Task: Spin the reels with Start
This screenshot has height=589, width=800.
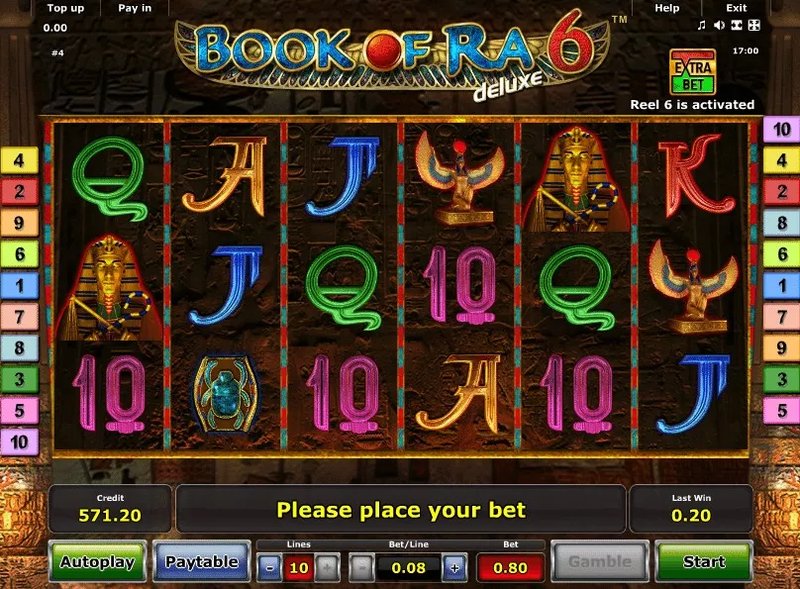Action: click(704, 562)
